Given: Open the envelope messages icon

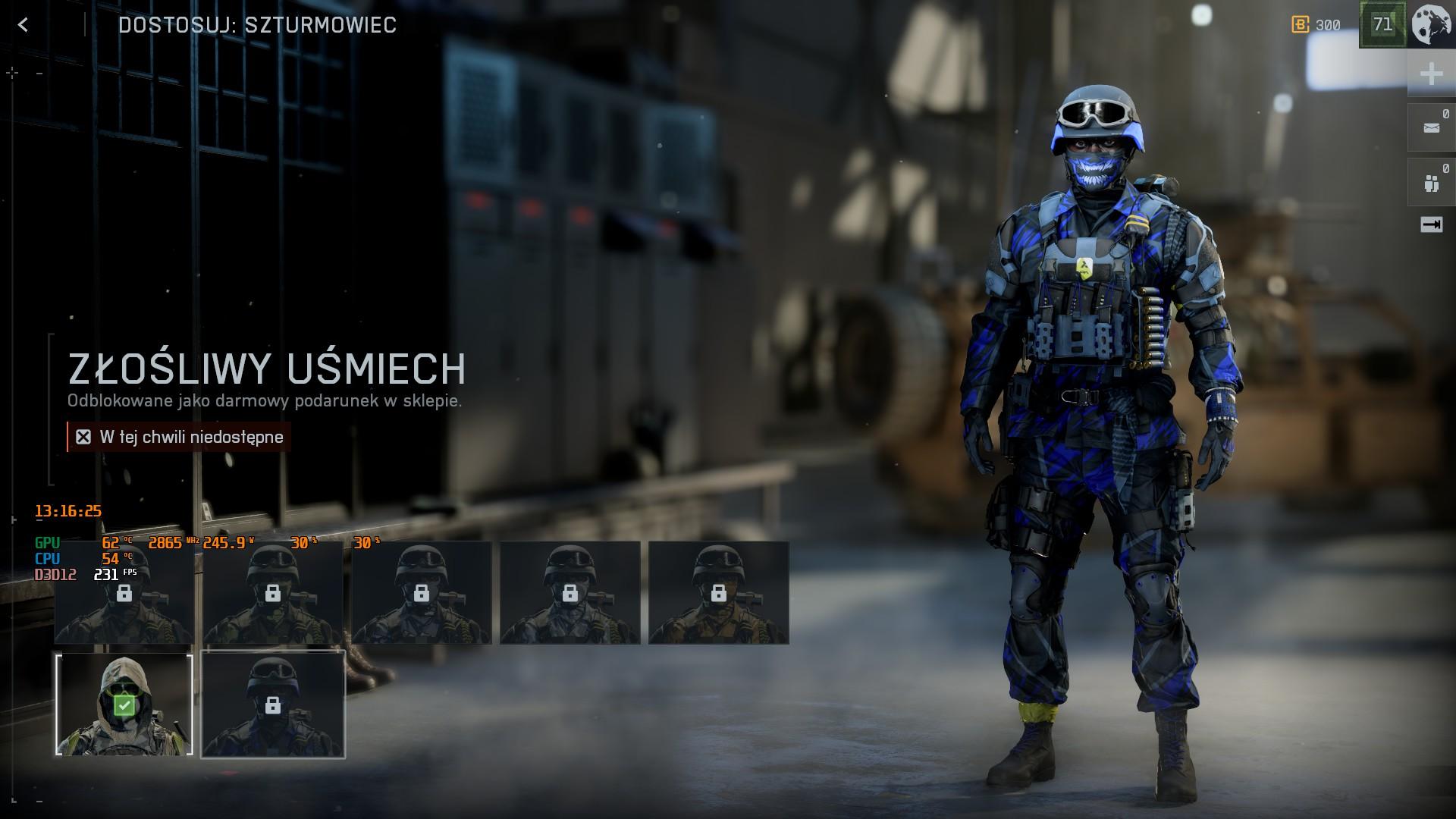Looking at the screenshot, I should click(1431, 128).
